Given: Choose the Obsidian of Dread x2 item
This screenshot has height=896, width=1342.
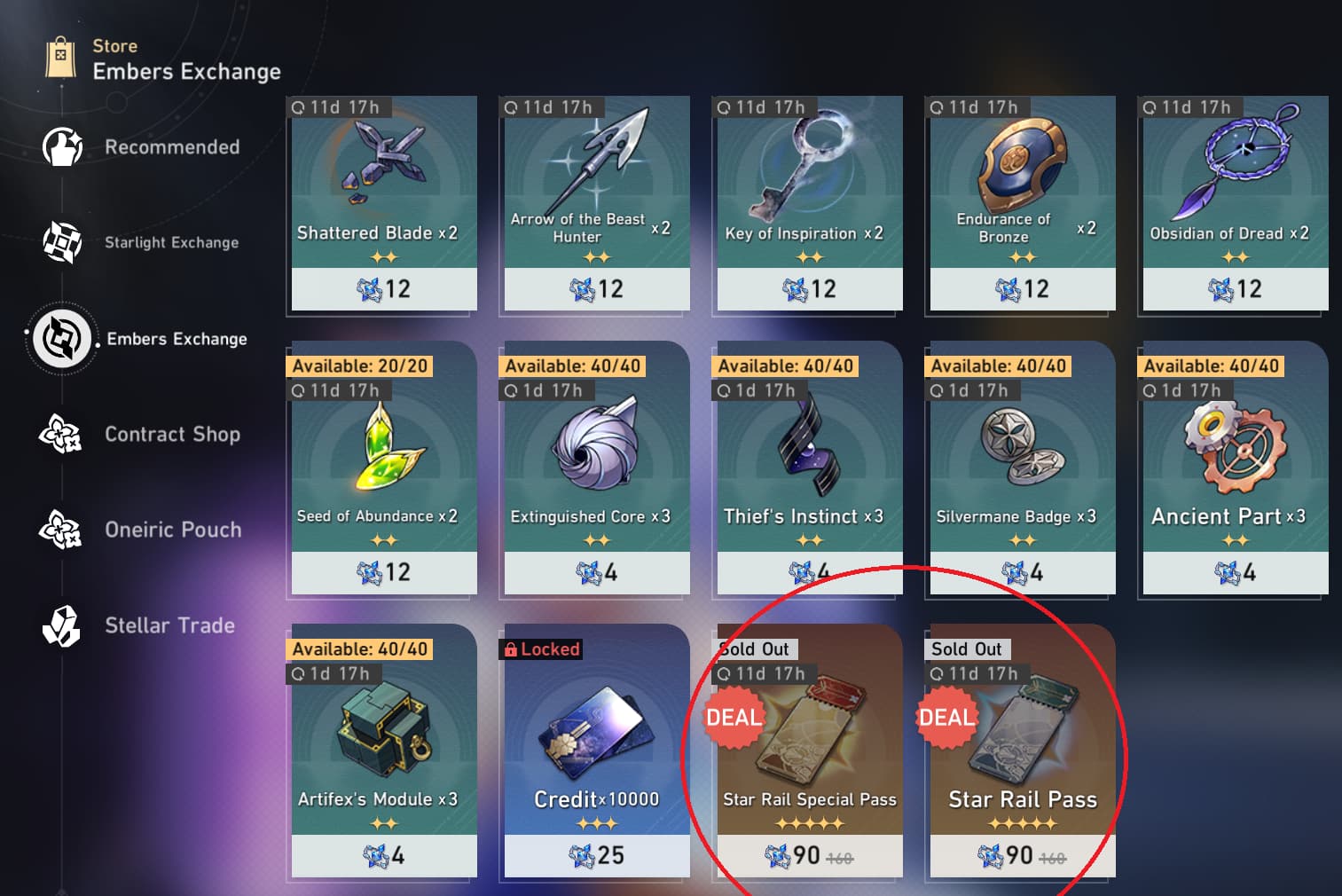Looking at the screenshot, I should [x=1235, y=203].
